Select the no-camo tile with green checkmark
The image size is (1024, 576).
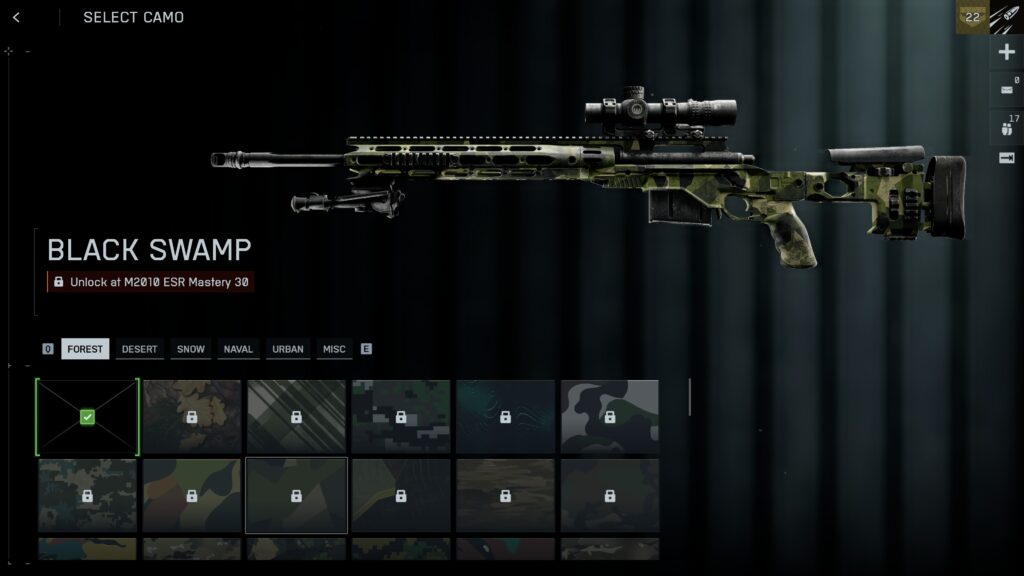click(87, 417)
